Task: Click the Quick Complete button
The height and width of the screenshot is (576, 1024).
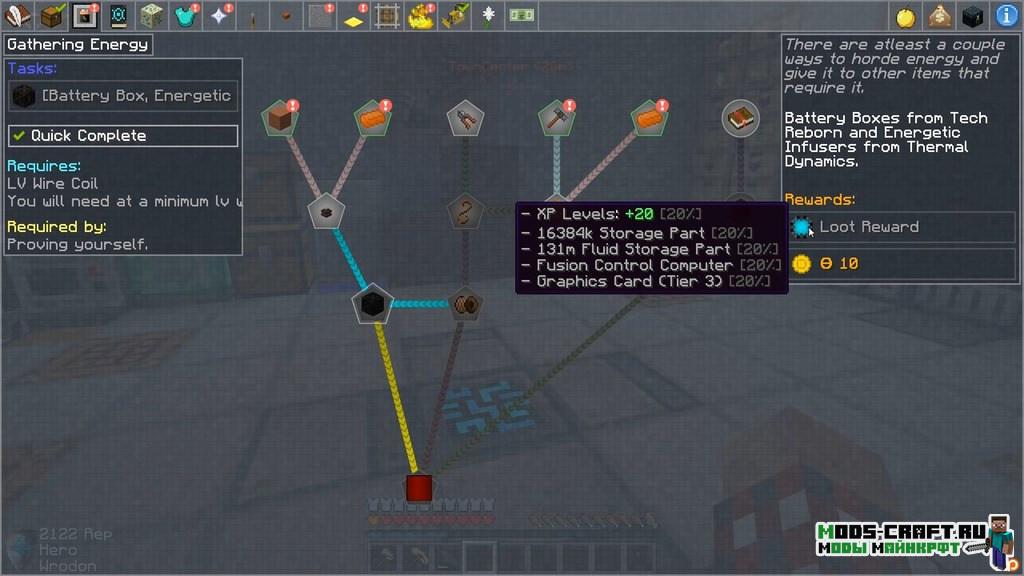Action: pos(123,136)
